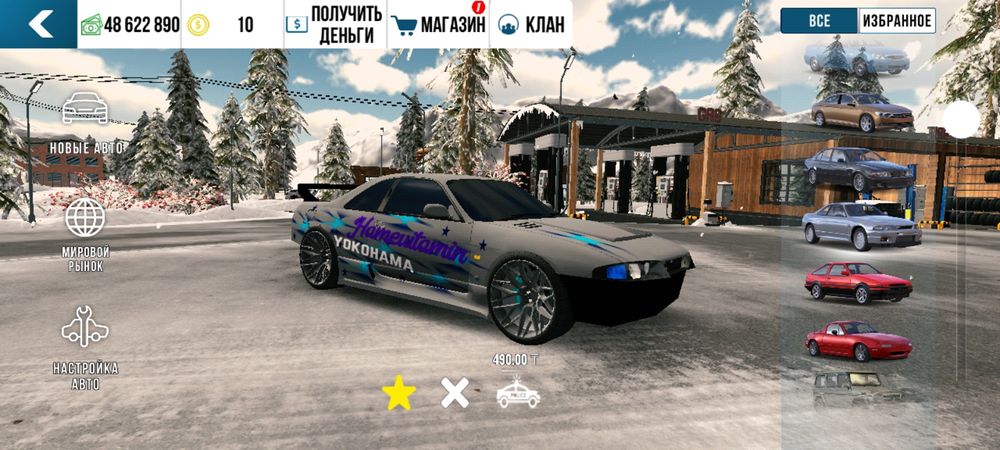Click the car list scroll handle
The width and height of the screenshot is (1000, 450).
click(x=962, y=120)
